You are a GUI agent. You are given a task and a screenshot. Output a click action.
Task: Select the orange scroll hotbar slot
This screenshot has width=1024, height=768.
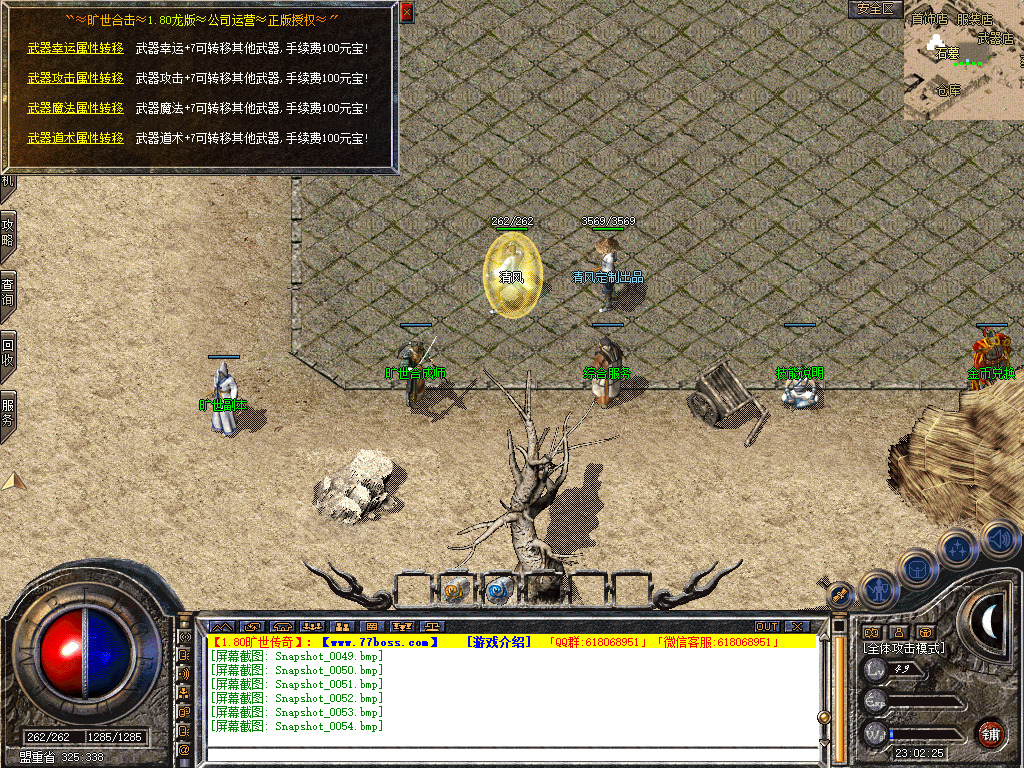455,590
